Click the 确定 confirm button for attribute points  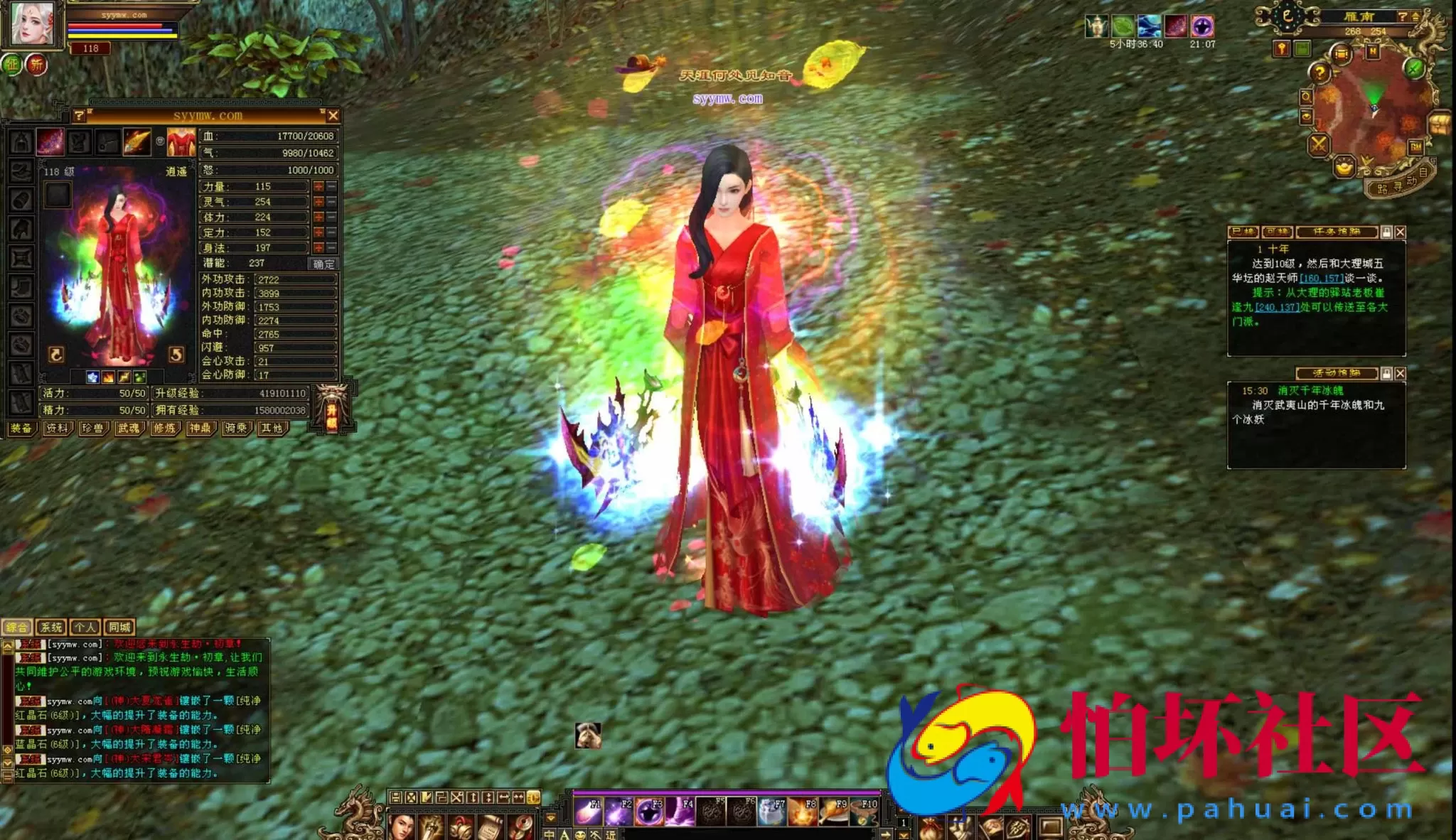(x=323, y=264)
